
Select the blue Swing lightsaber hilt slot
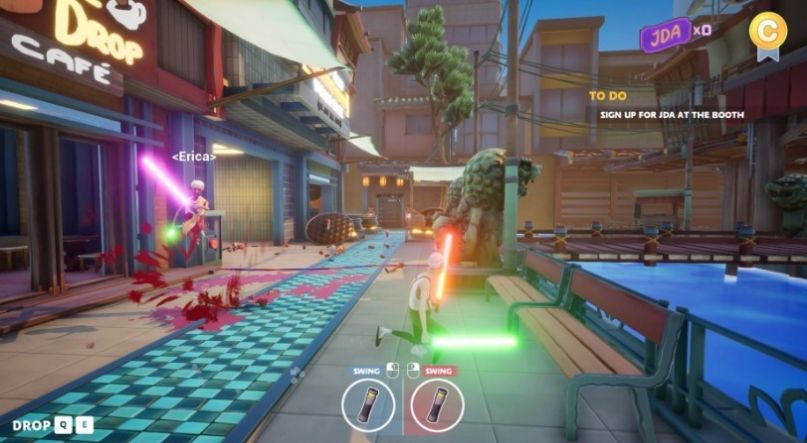(367, 406)
